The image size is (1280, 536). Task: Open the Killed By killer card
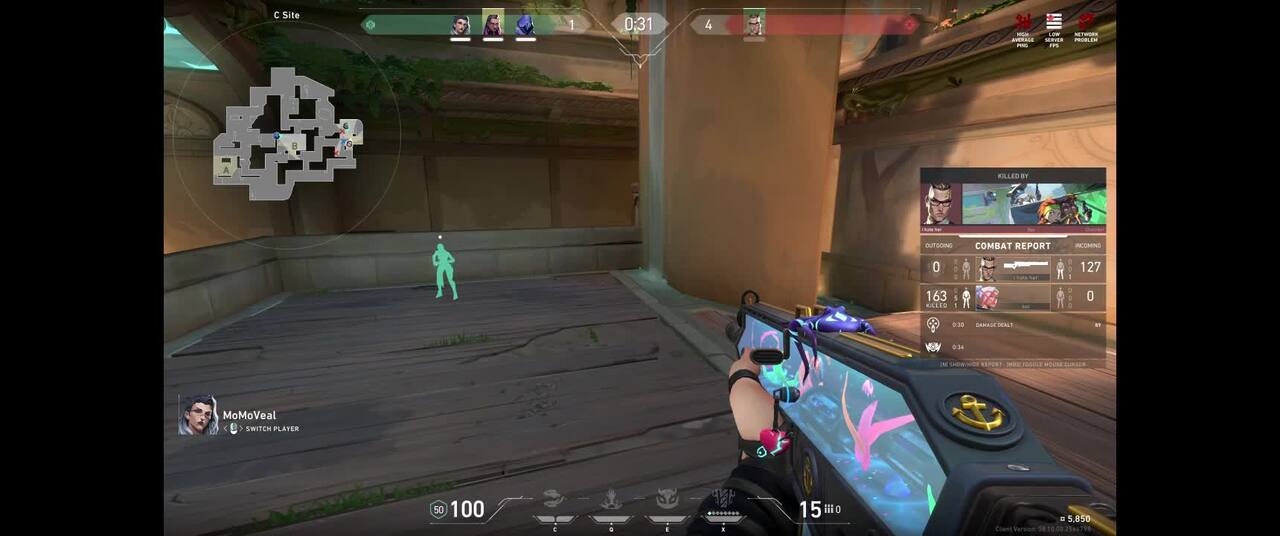[x=1012, y=204]
